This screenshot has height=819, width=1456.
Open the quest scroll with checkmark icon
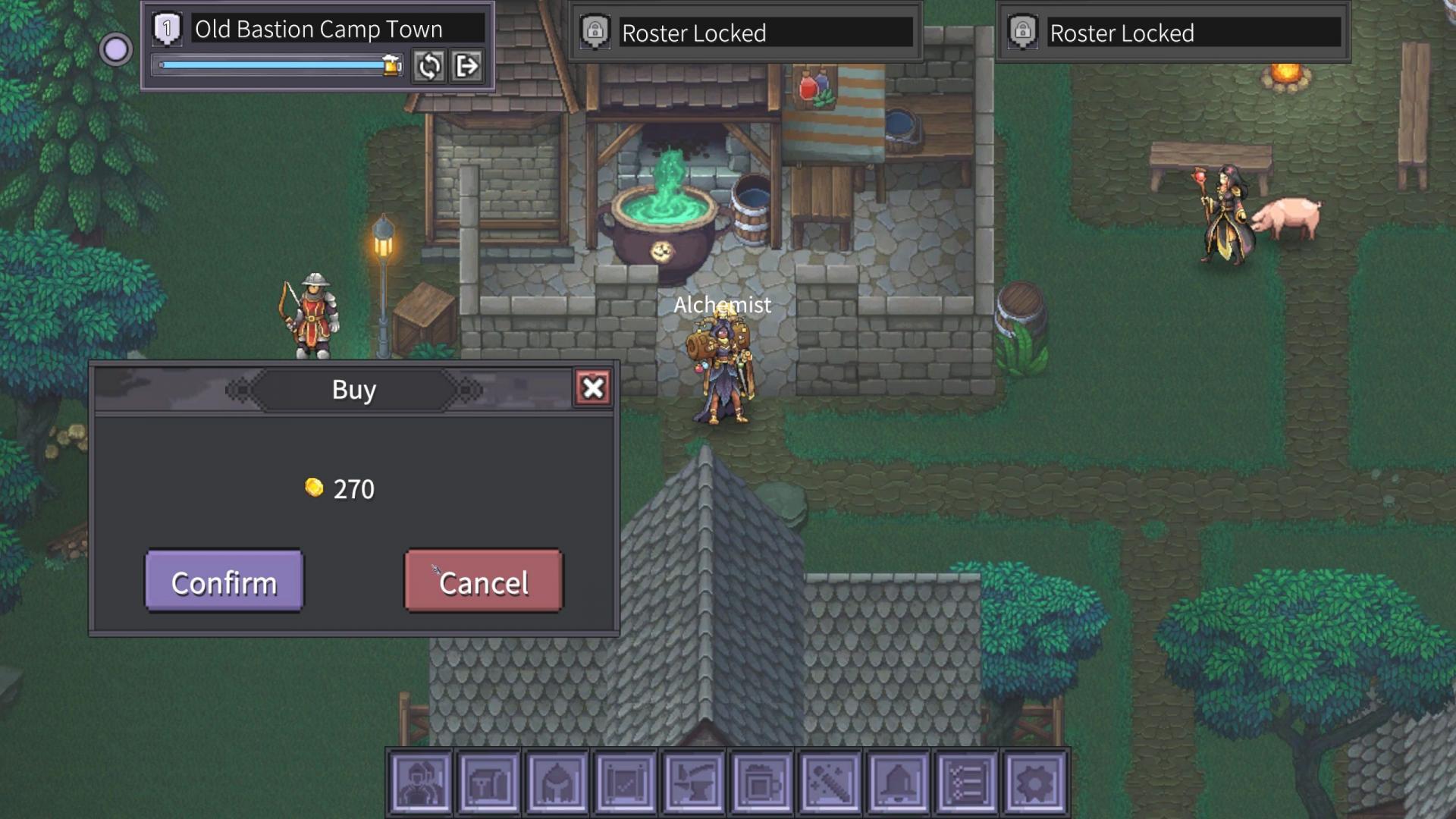pyautogui.click(x=625, y=783)
